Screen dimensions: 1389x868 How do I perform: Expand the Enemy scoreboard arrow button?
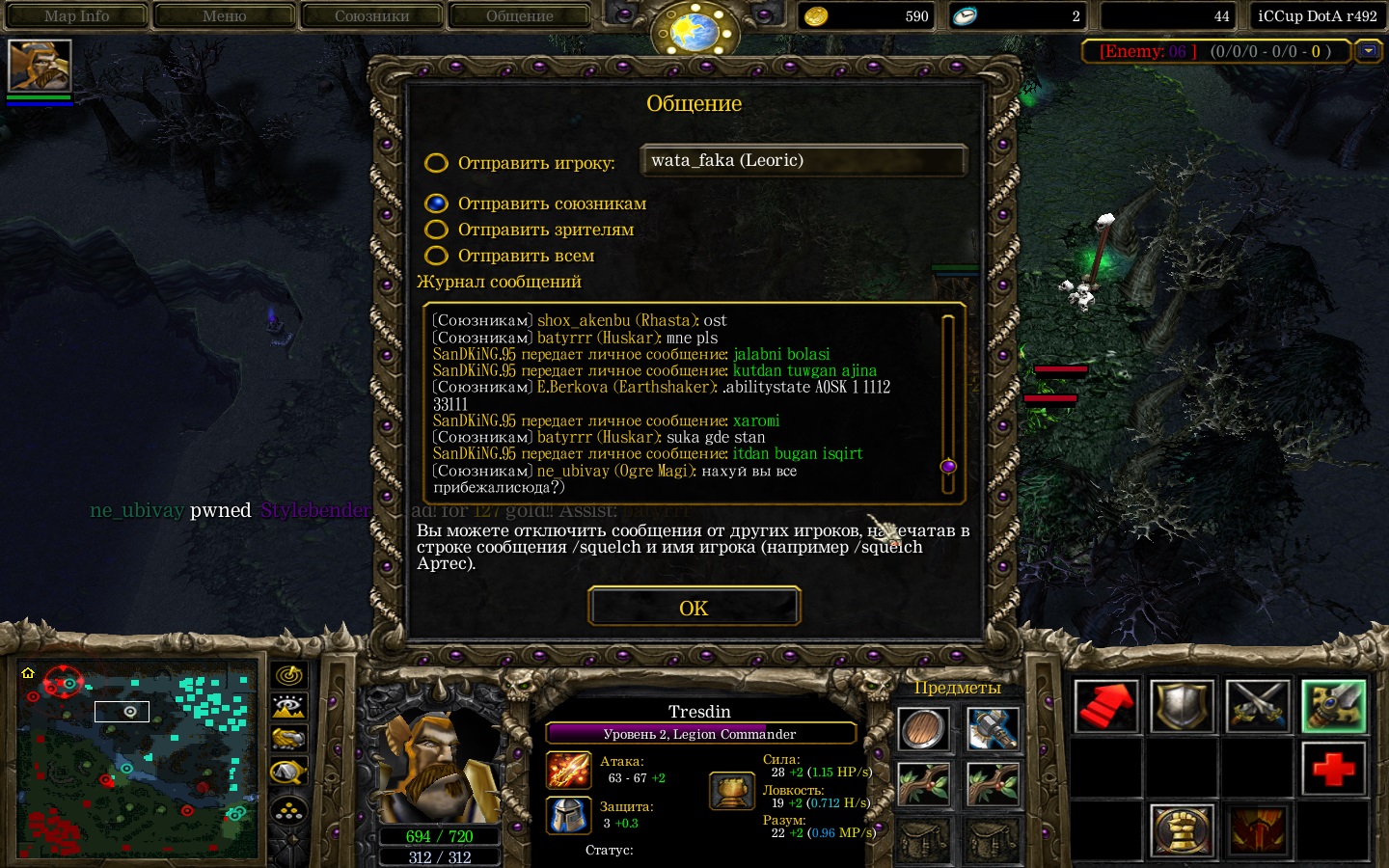click(x=1368, y=51)
